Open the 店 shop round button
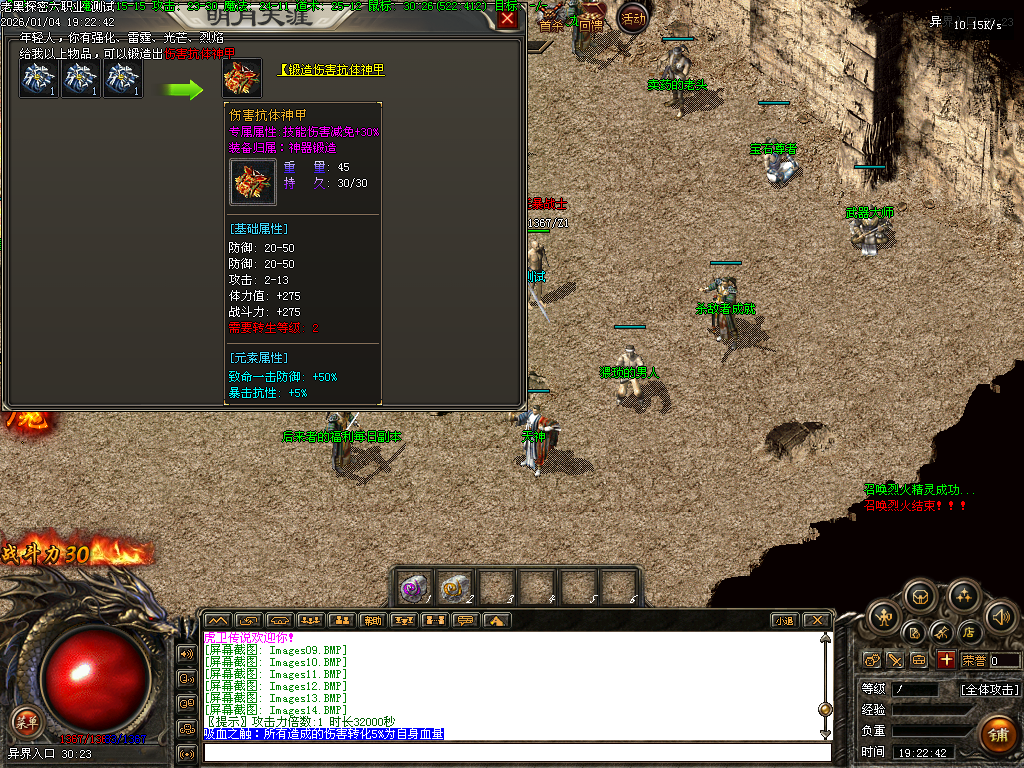This screenshot has width=1024, height=768. point(968,632)
